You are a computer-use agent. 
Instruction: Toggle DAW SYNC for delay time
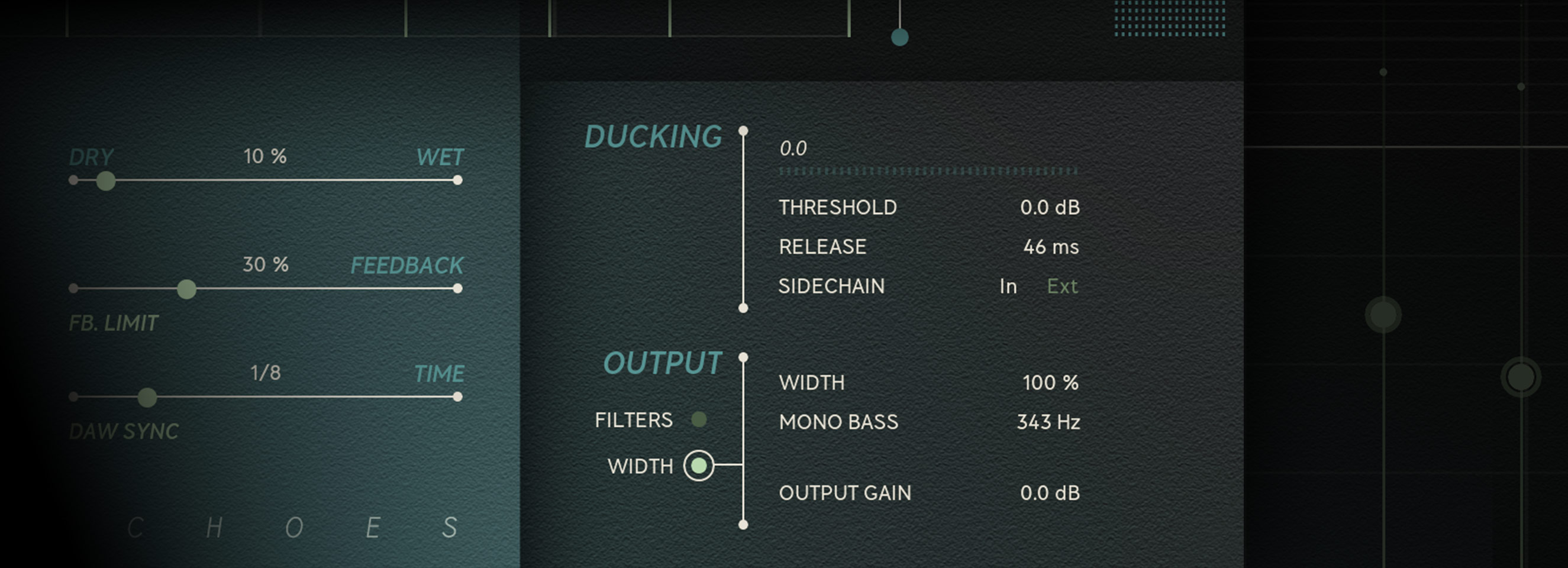[x=124, y=432]
